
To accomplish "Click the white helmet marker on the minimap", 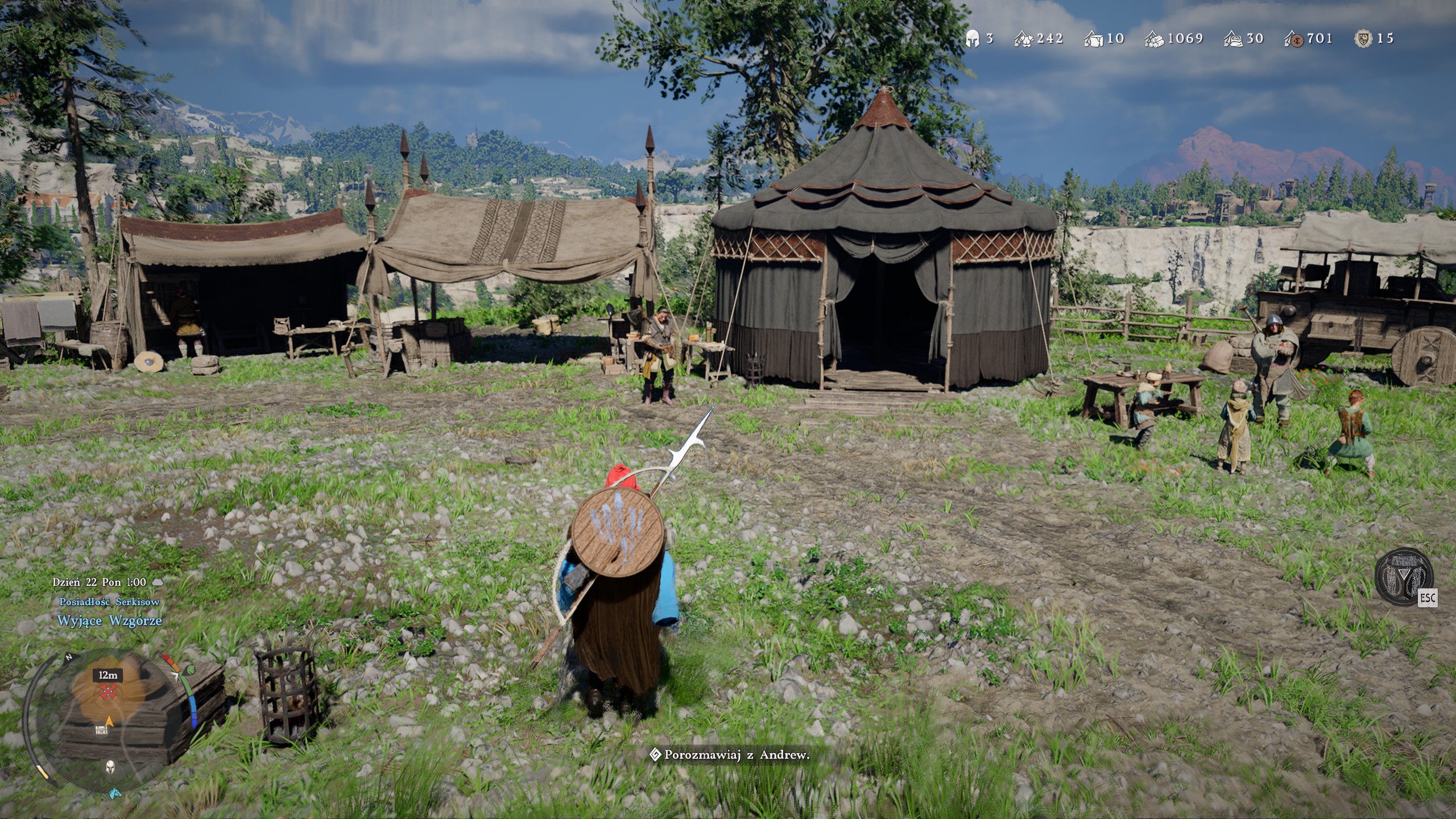I will pyautogui.click(x=111, y=768).
